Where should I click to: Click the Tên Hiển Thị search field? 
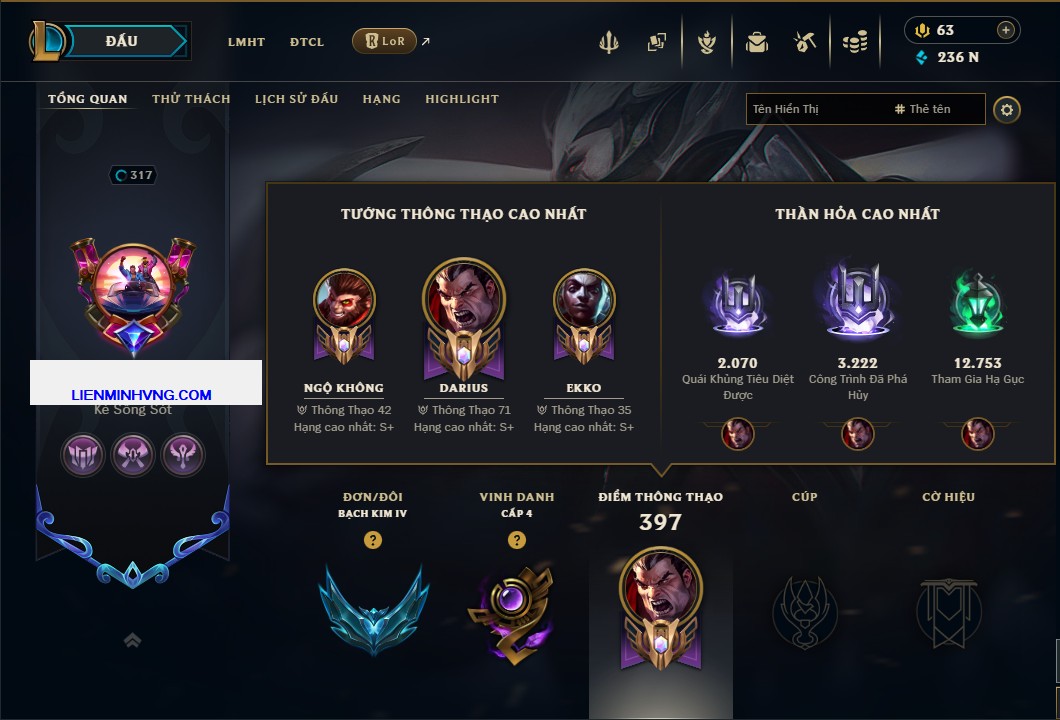(x=815, y=109)
